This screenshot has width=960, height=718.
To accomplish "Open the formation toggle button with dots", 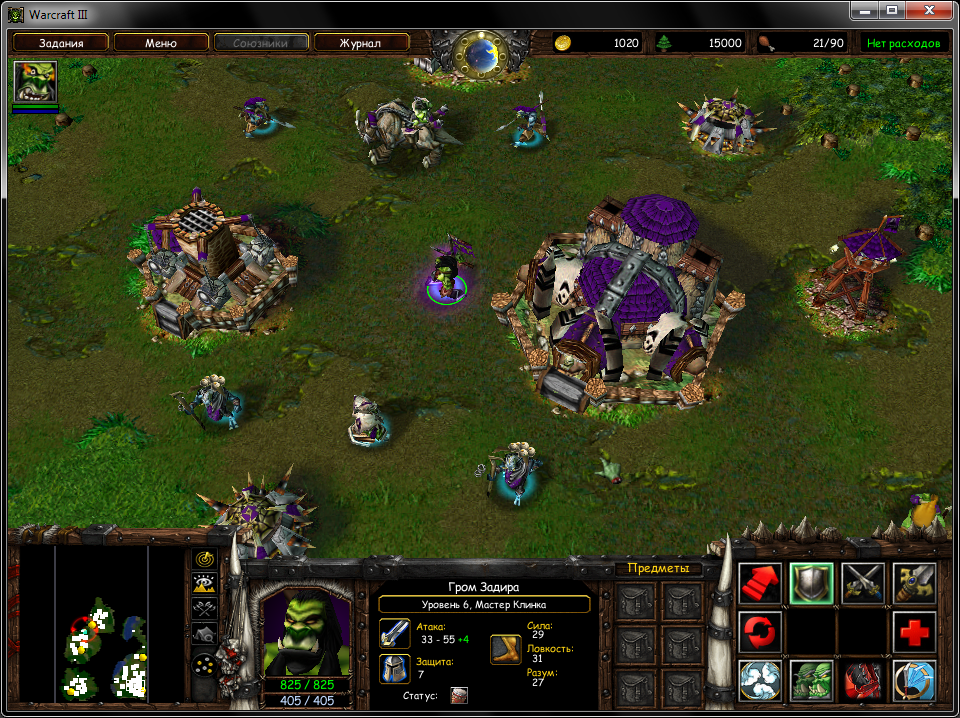I will pyautogui.click(x=205, y=664).
